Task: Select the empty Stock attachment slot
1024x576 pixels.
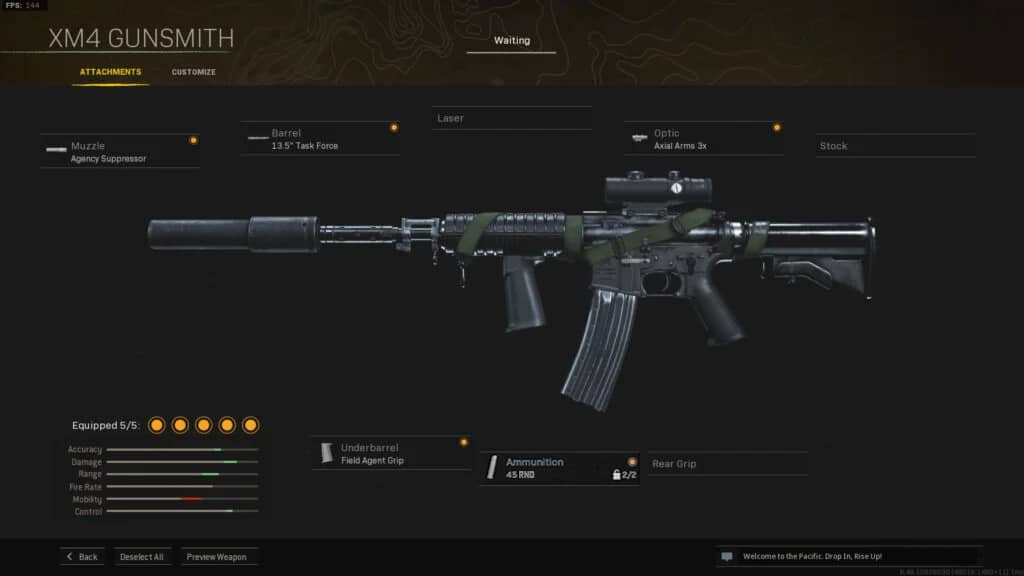Action: [x=894, y=146]
